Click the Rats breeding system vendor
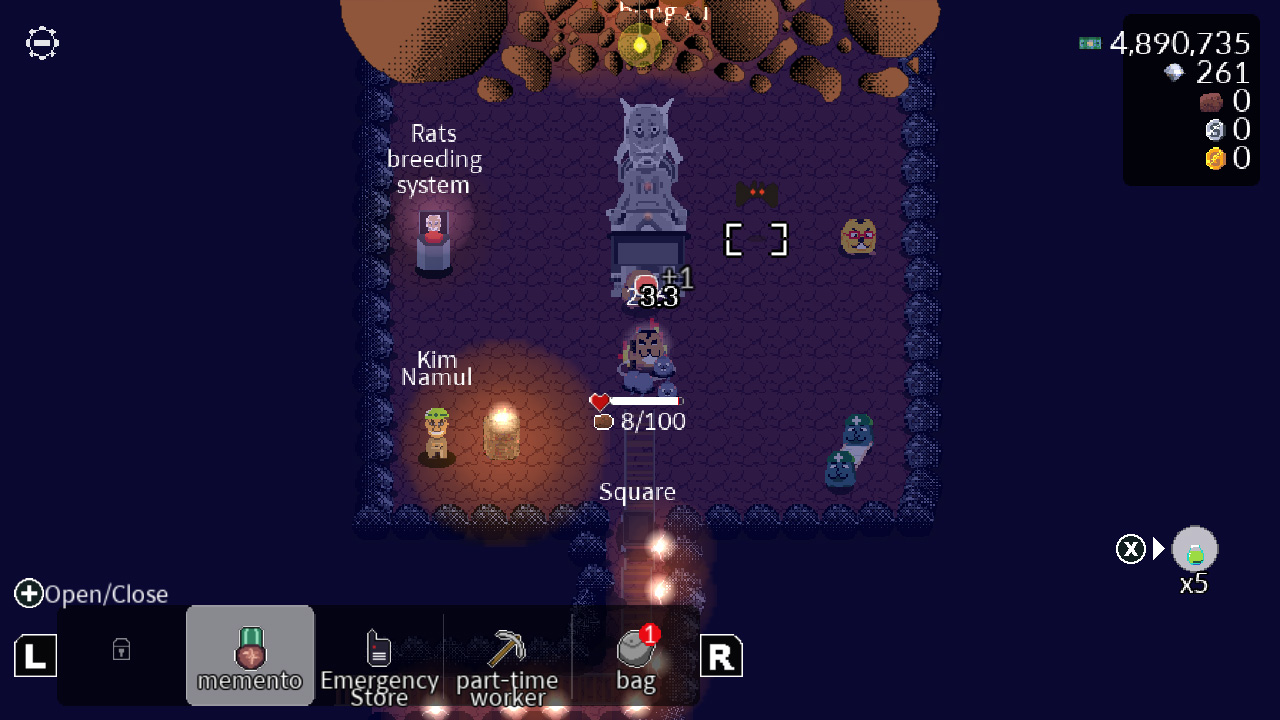The image size is (1280, 720). 434,238
